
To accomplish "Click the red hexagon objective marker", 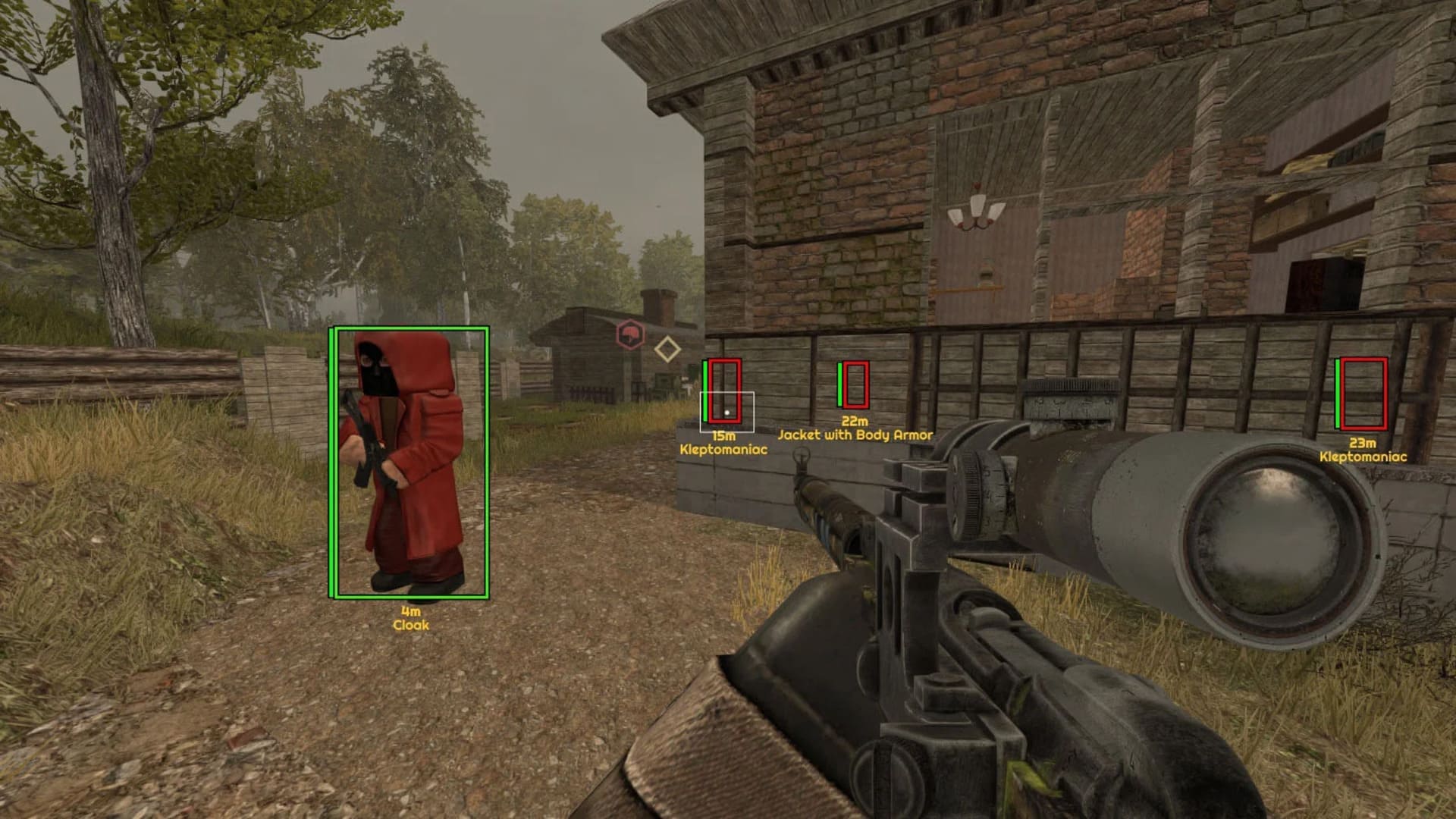I will 629,334.
